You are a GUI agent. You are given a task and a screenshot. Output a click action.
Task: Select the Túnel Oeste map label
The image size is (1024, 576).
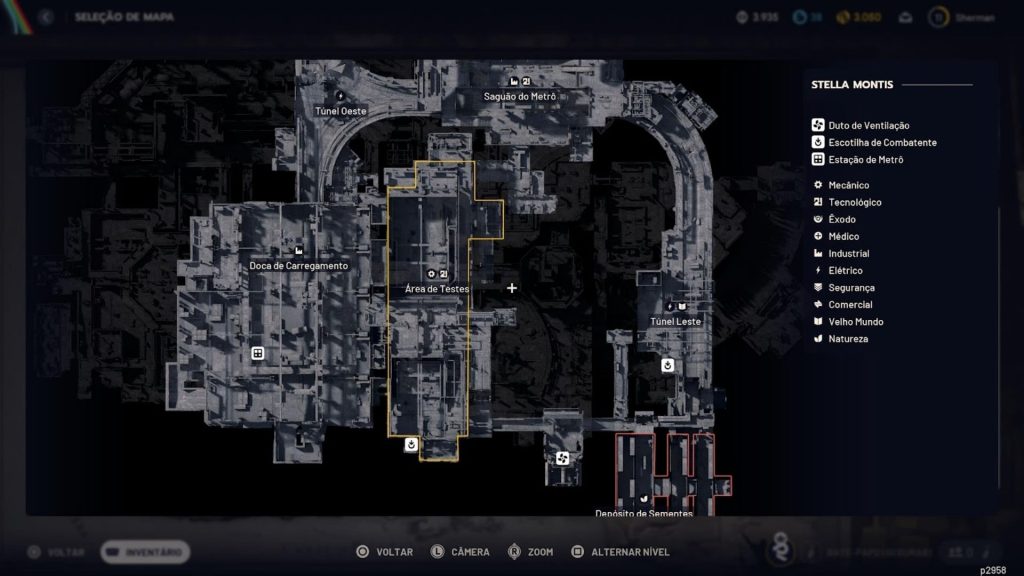click(x=340, y=111)
